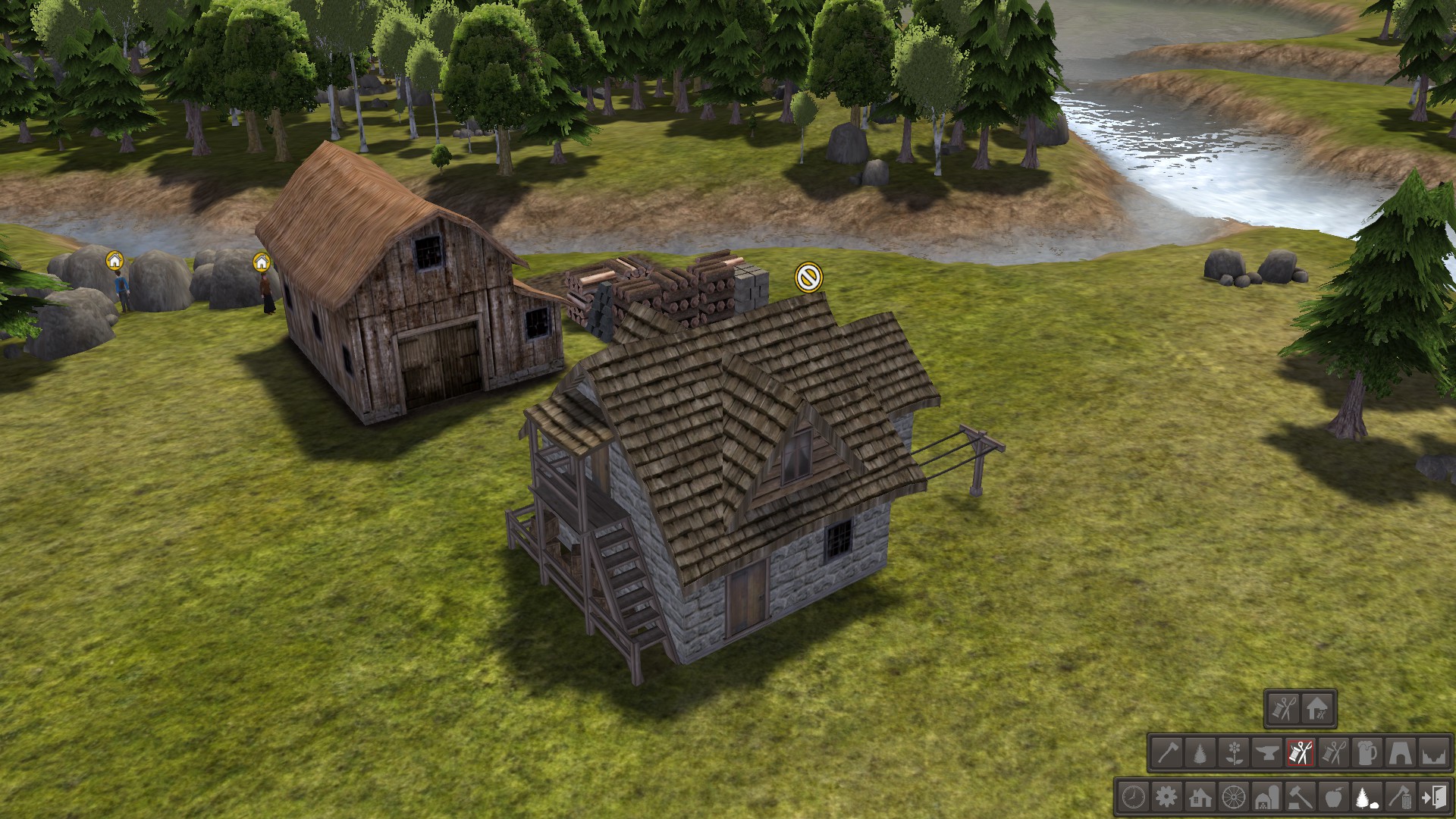1456x819 pixels.
Task: Click the exit door icon
Action: [1435, 798]
